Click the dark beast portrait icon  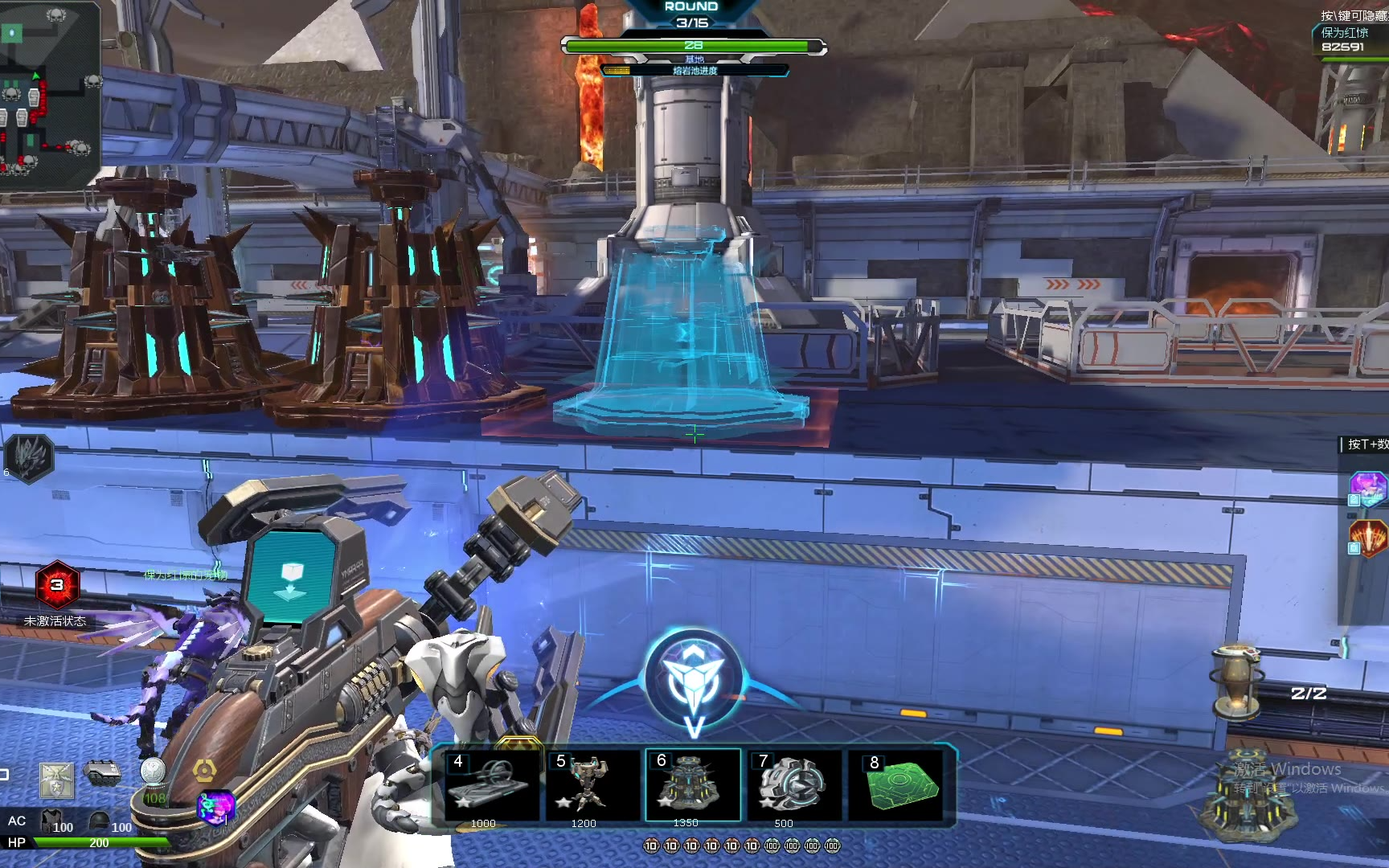point(29,458)
